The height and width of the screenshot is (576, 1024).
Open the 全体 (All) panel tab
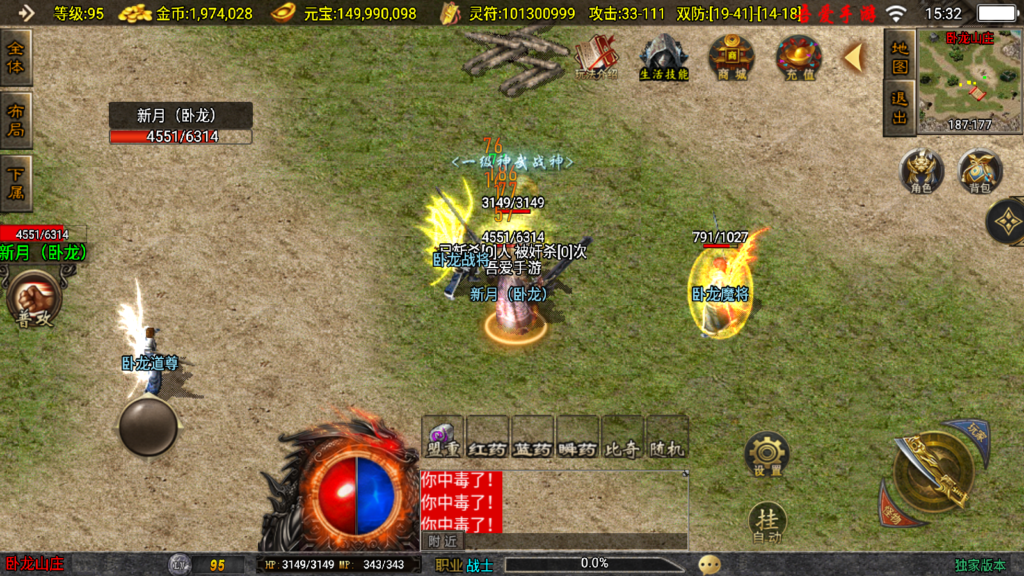coord(17,57)
